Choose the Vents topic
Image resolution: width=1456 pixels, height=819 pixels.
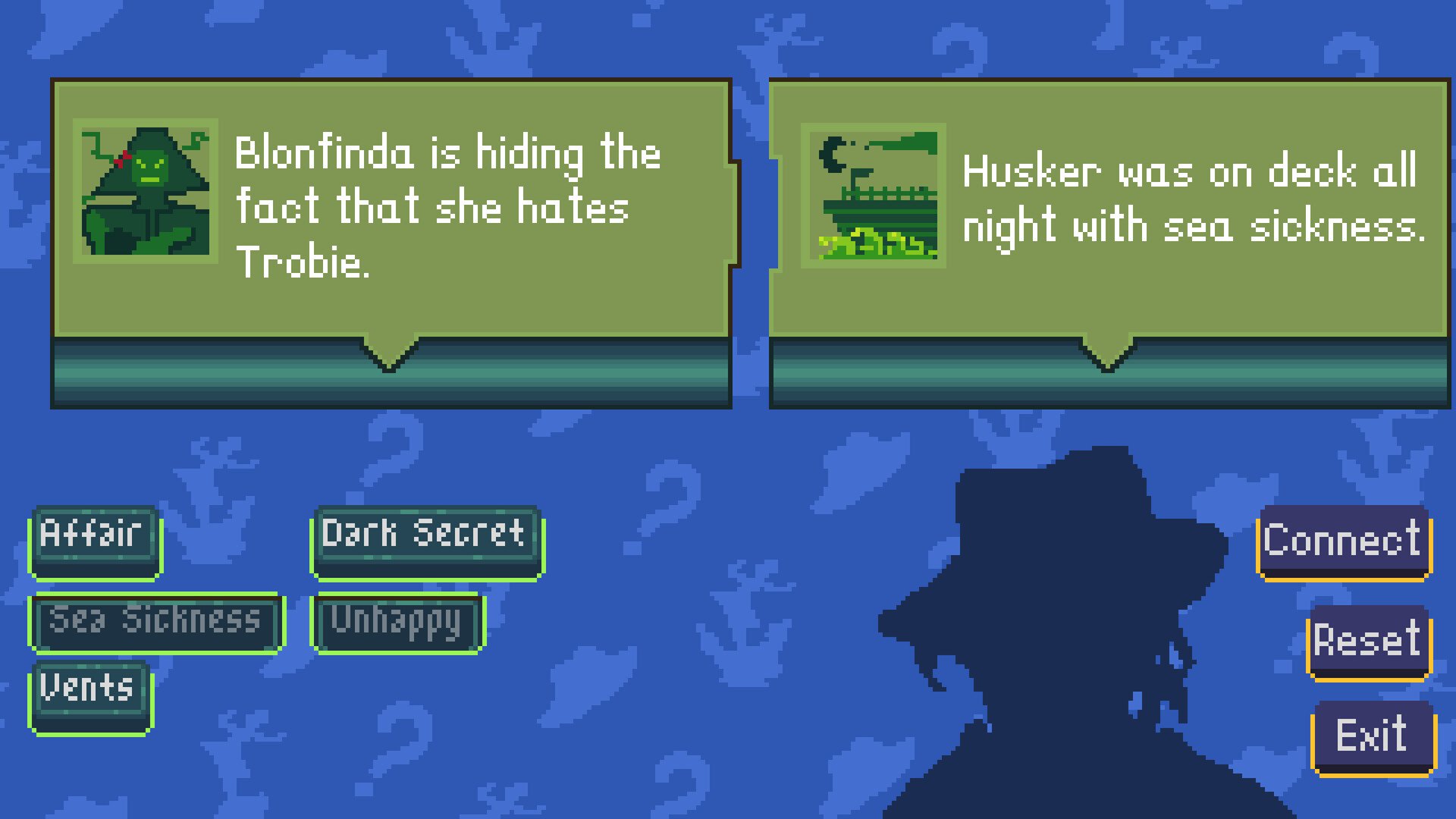tap(90, 695)
